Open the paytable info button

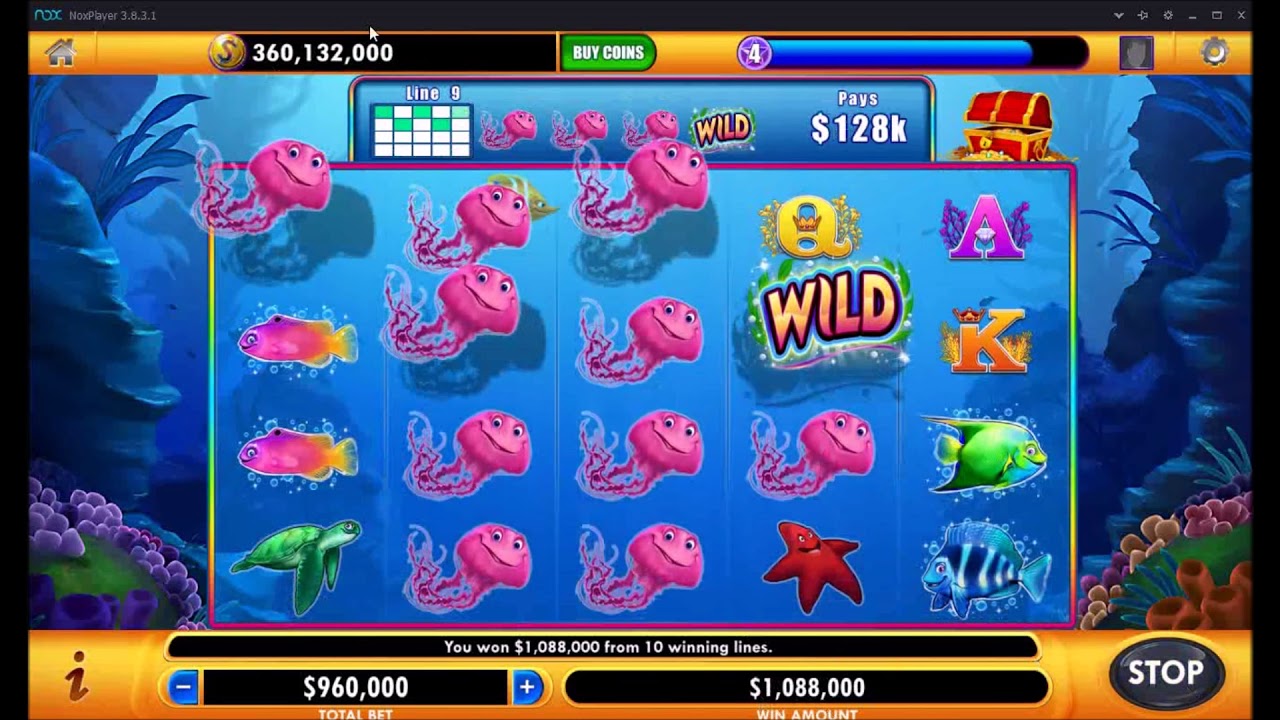77,675
